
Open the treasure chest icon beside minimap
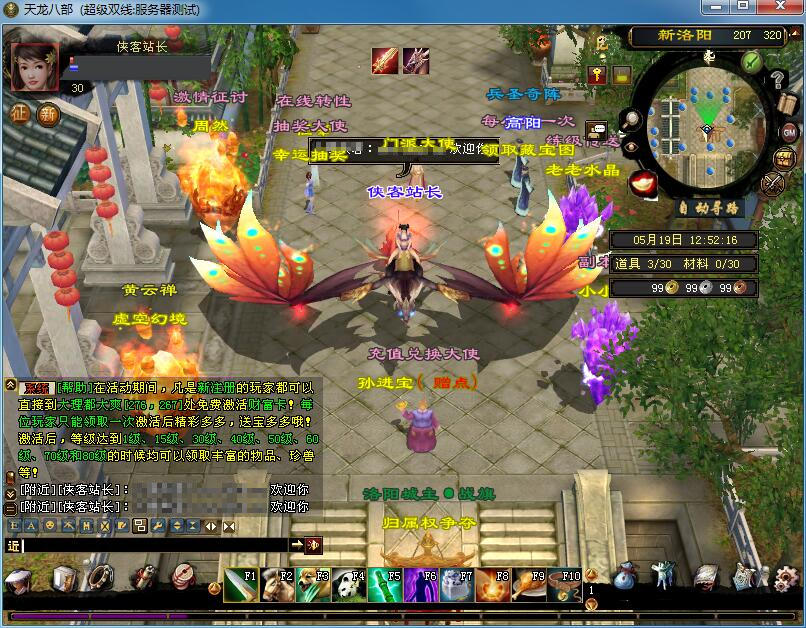783,157
